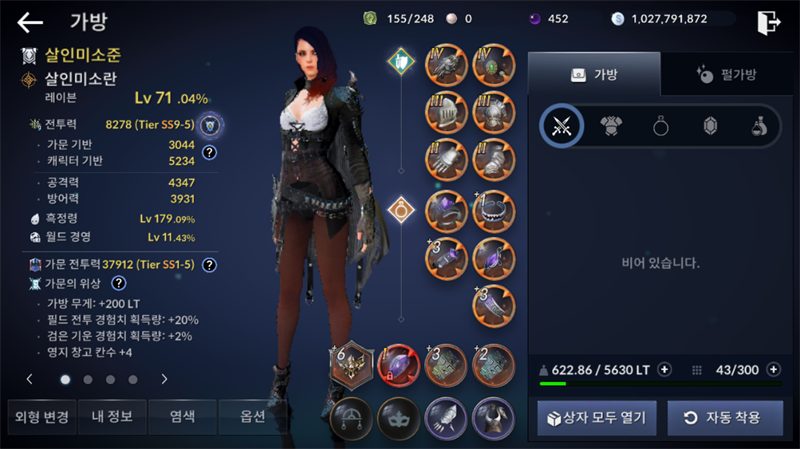This screenshot has height=449, width=800.
Task: Open the 내 정보 button
Action: (x=112, y=416)
